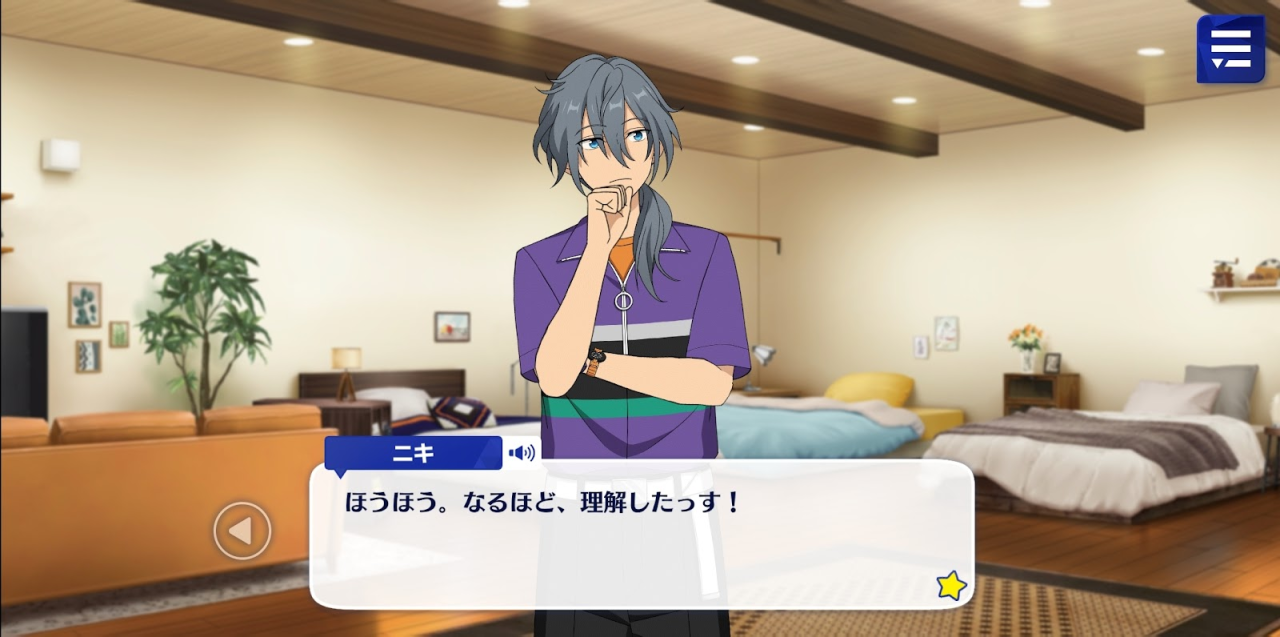
Task: Advance the dialogue with the yellow star
Action: pyautogui.click(x=951, y=585)
